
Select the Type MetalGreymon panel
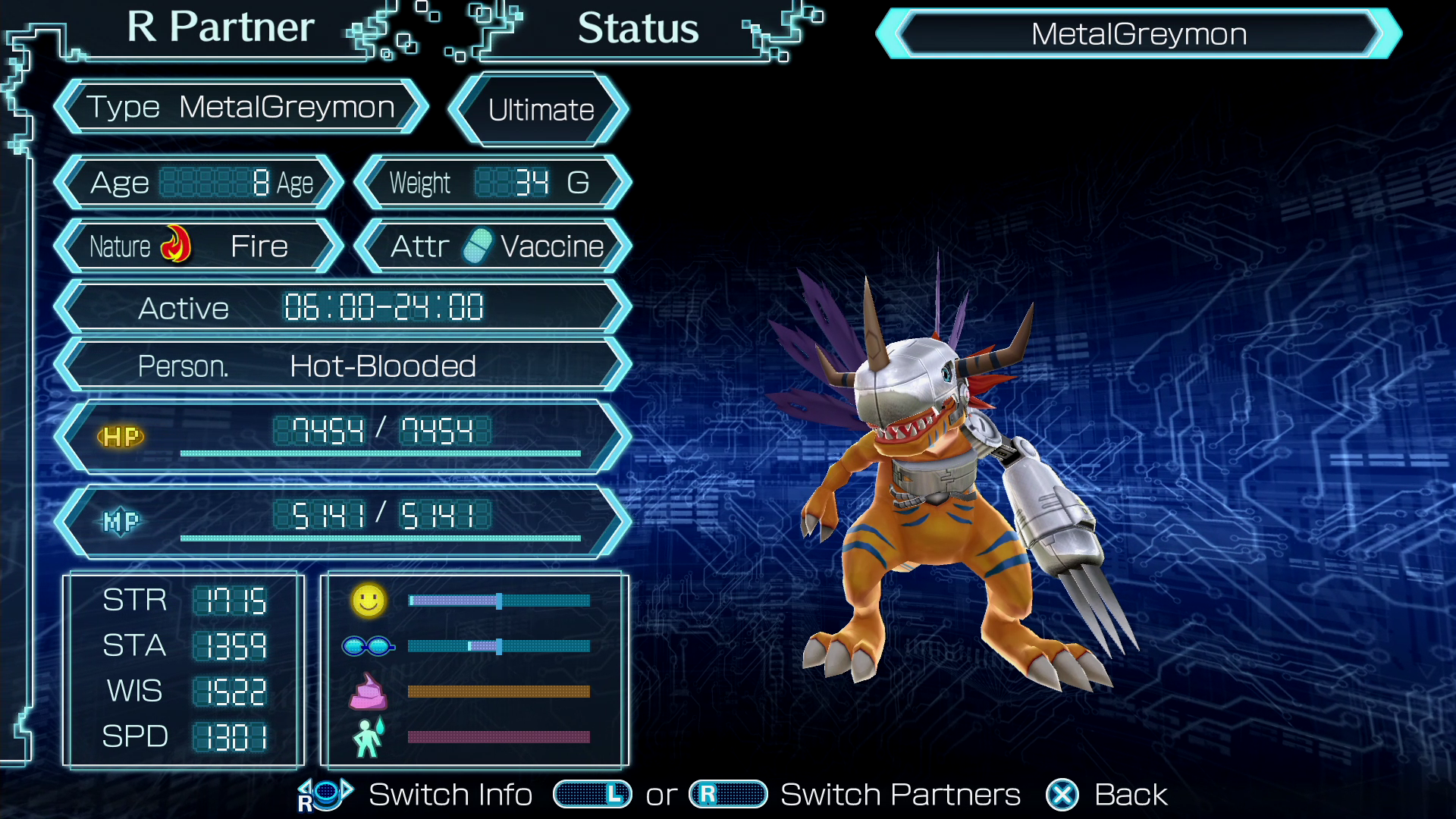241,108
